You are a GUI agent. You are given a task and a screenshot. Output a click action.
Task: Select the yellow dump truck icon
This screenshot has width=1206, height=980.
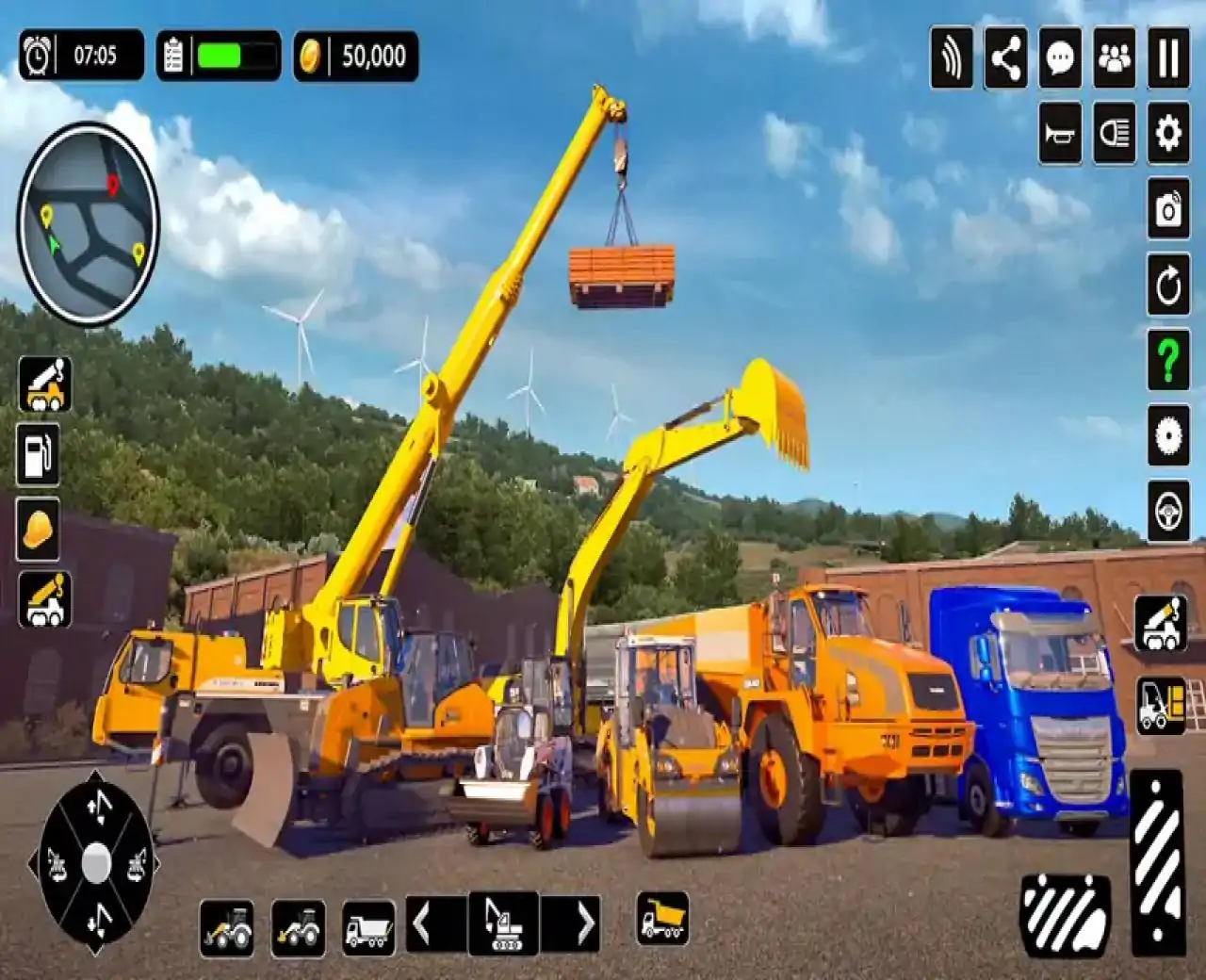[x=662, y=918]
